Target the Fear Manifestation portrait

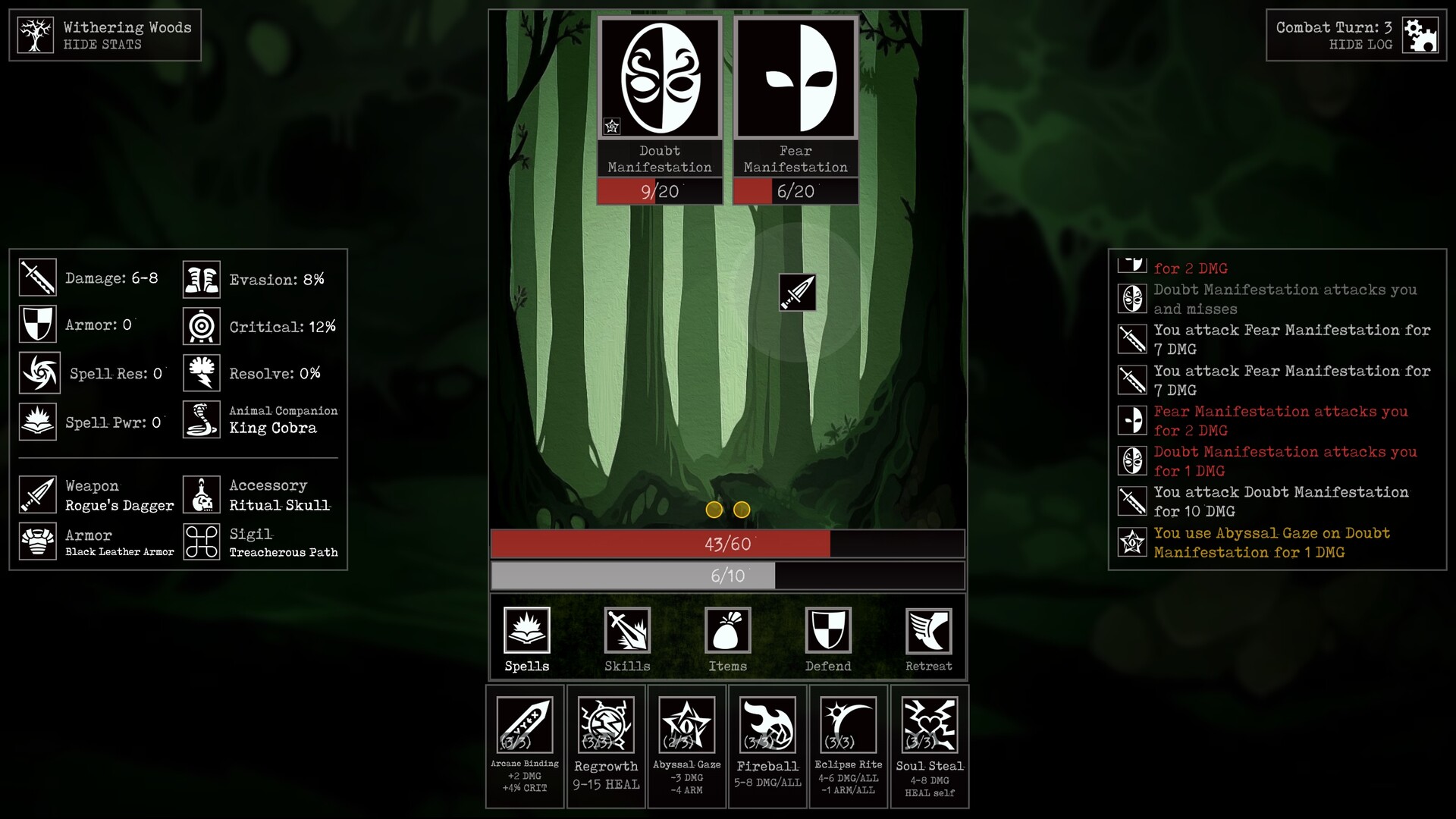point(795,77)
